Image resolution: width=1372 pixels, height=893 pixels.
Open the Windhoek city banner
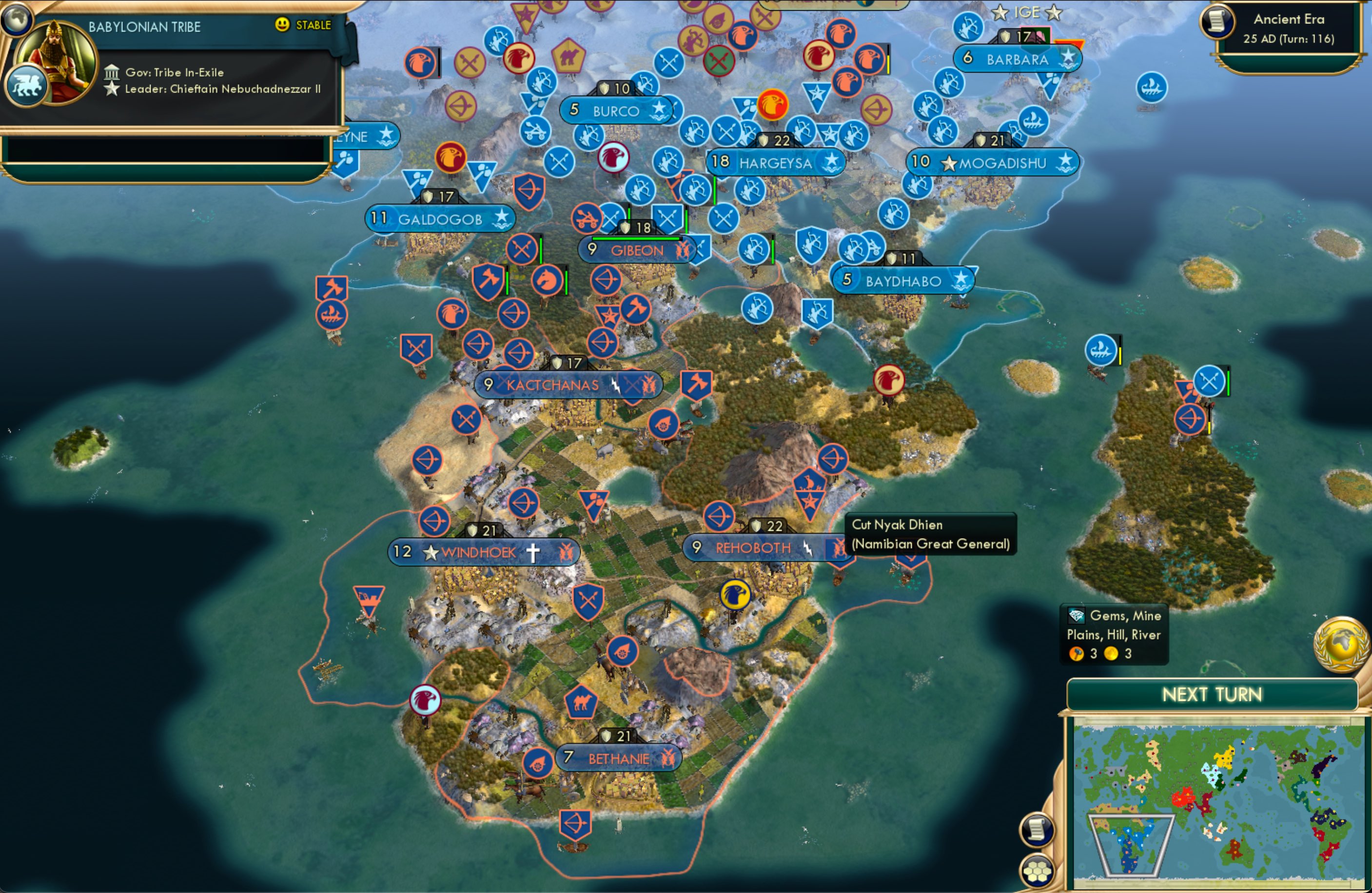click(x=479, y=552)
